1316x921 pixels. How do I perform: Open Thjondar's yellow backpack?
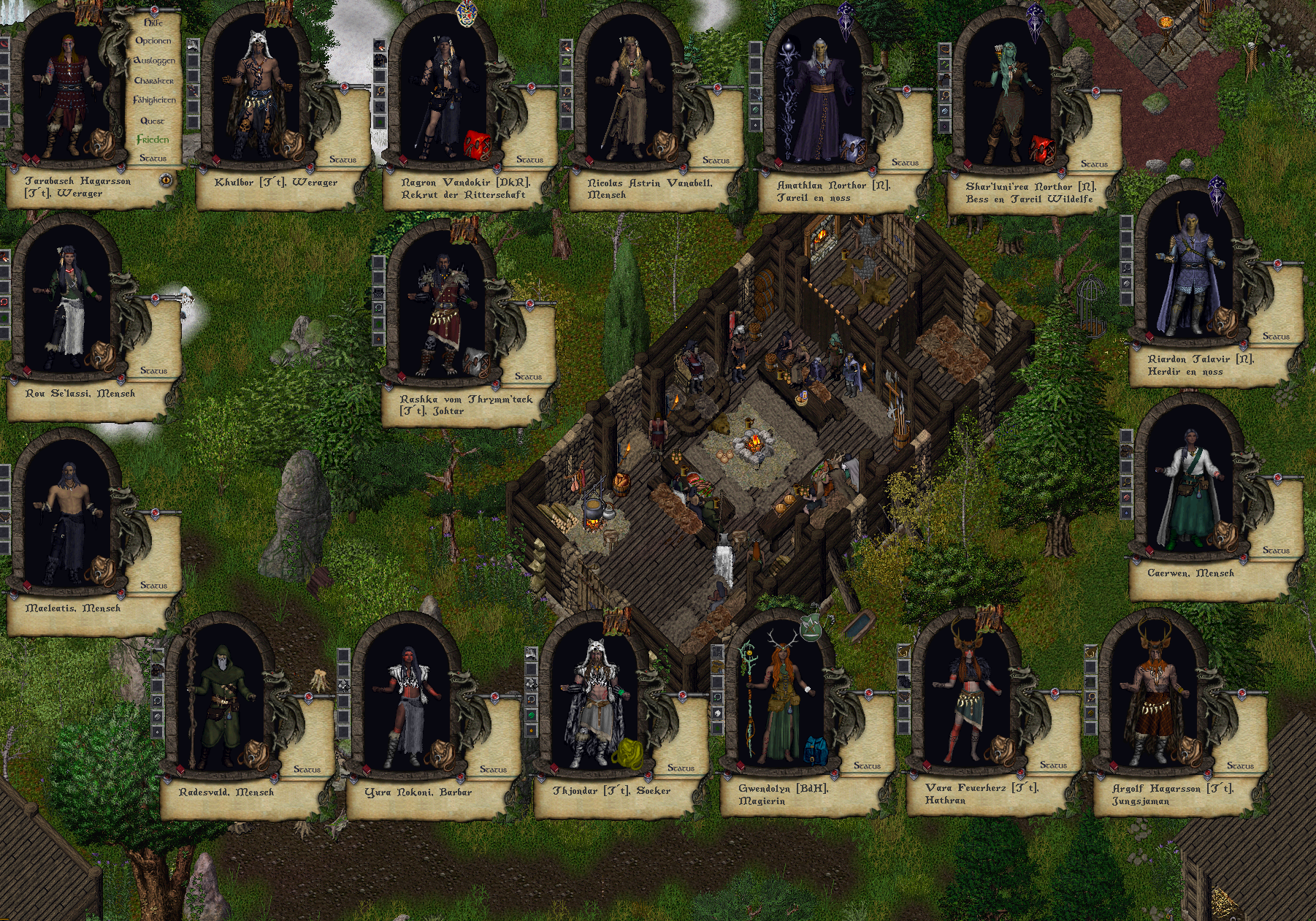click(627, 753)
